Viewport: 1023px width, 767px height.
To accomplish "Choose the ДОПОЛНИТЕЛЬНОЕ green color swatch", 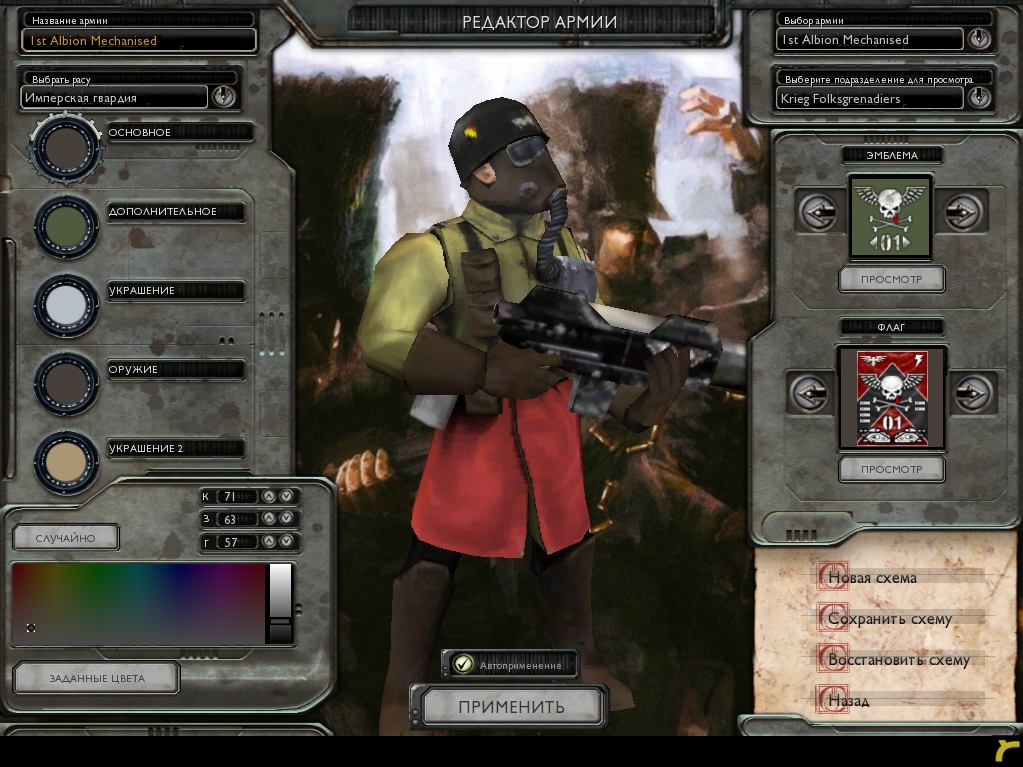I will point(66,226).
